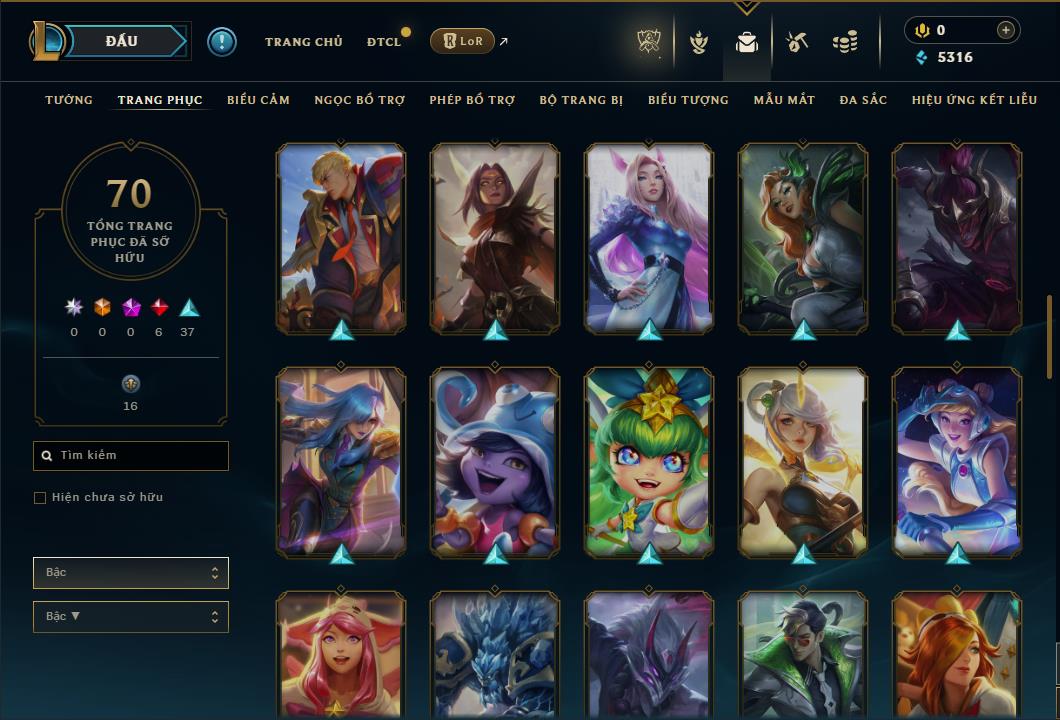The width and height of the screenshot is (1060, 720).
Task: Open the crafting hammer icon
Action: pos(796,42)
